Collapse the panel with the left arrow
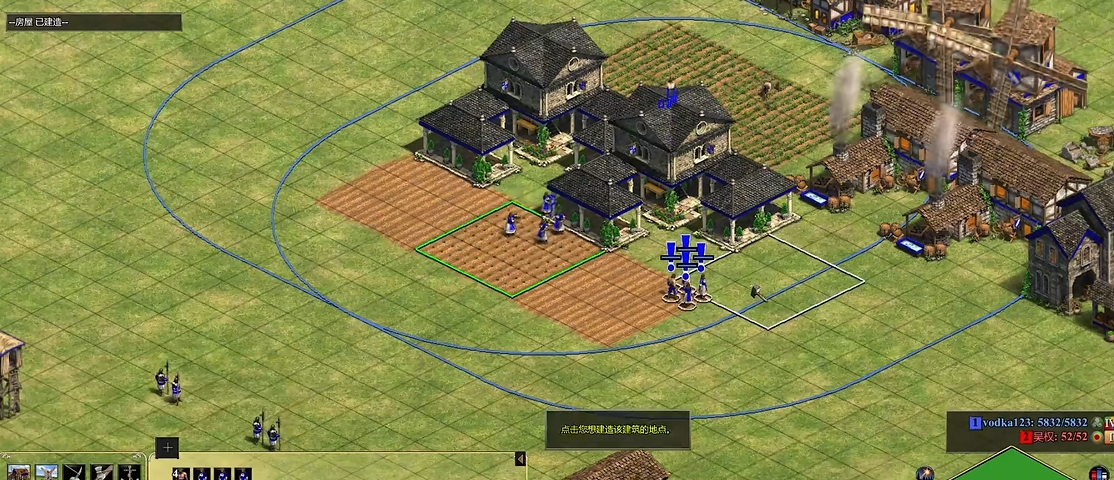Image resolution: width=1114 pixels, height=480 pixels. click(520, 459)
